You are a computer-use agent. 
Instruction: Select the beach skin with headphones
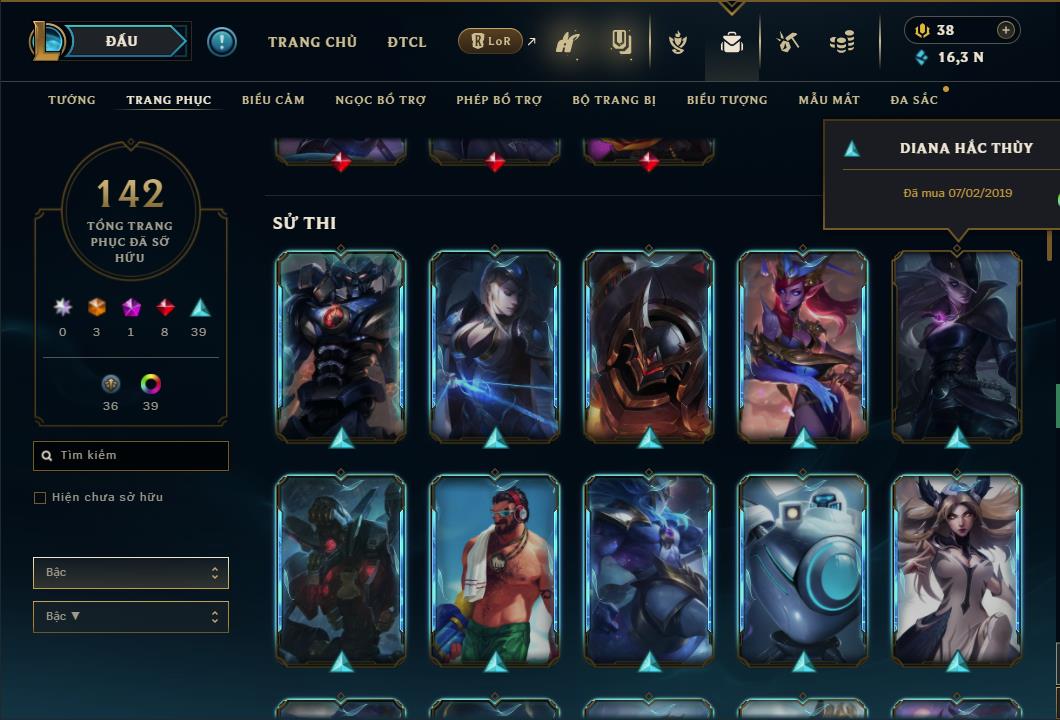(x=495, y=570)
